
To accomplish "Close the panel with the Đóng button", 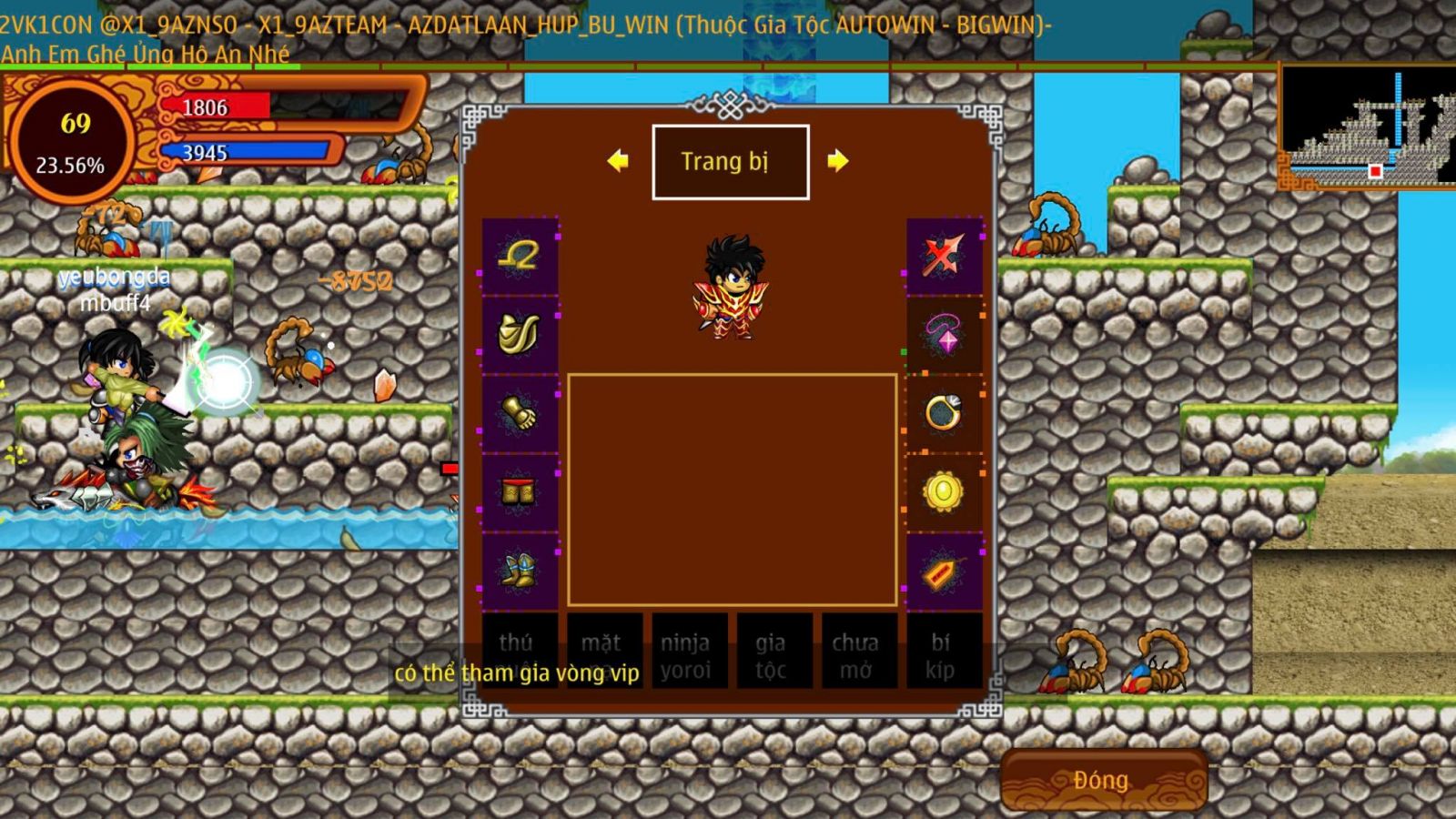I will click(x=1103, y=780).
